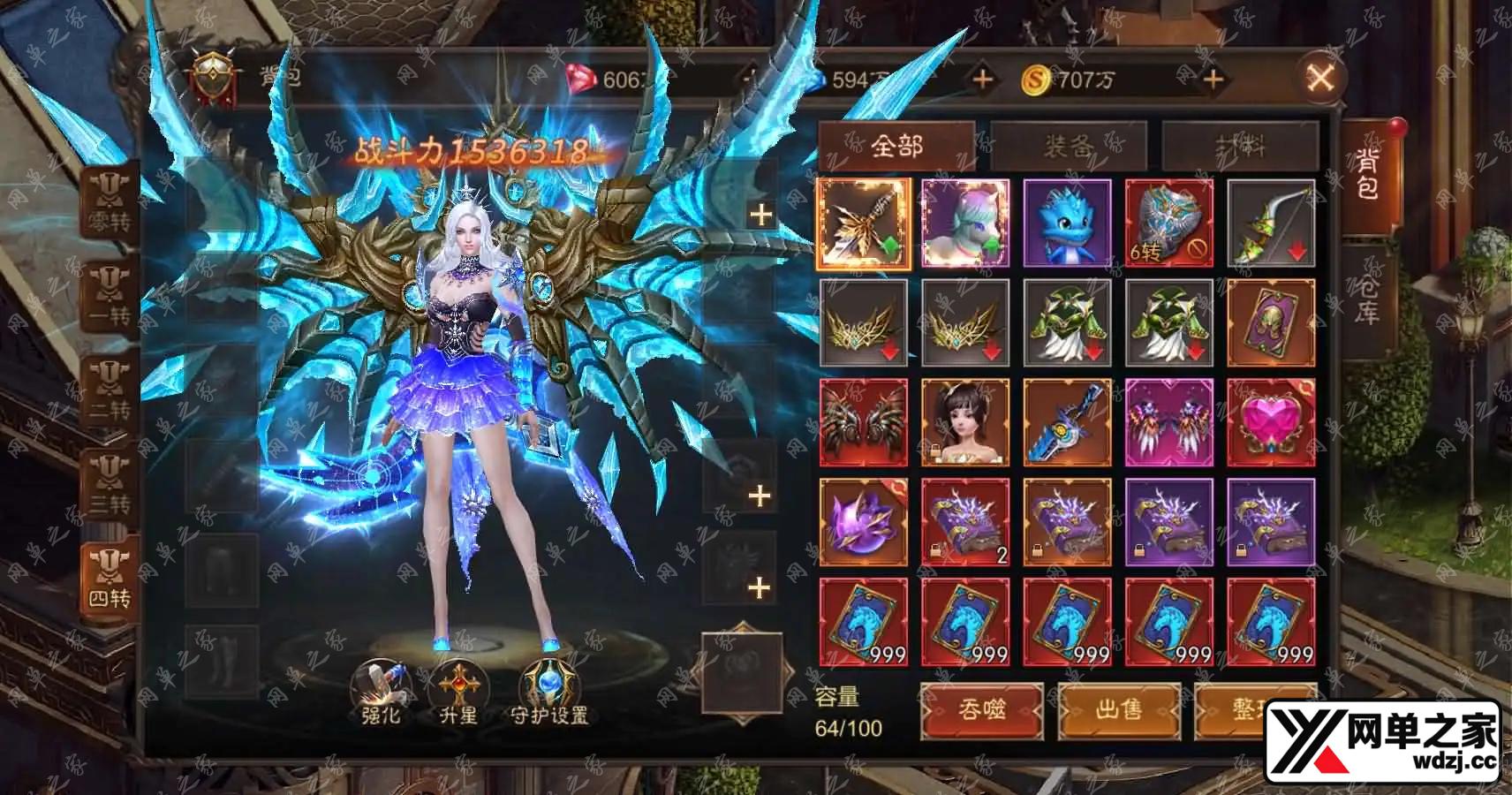Open 守护设置 (Guardian Settings)
The height and width of the screenshot is (795, 1512).
point(548,693)
